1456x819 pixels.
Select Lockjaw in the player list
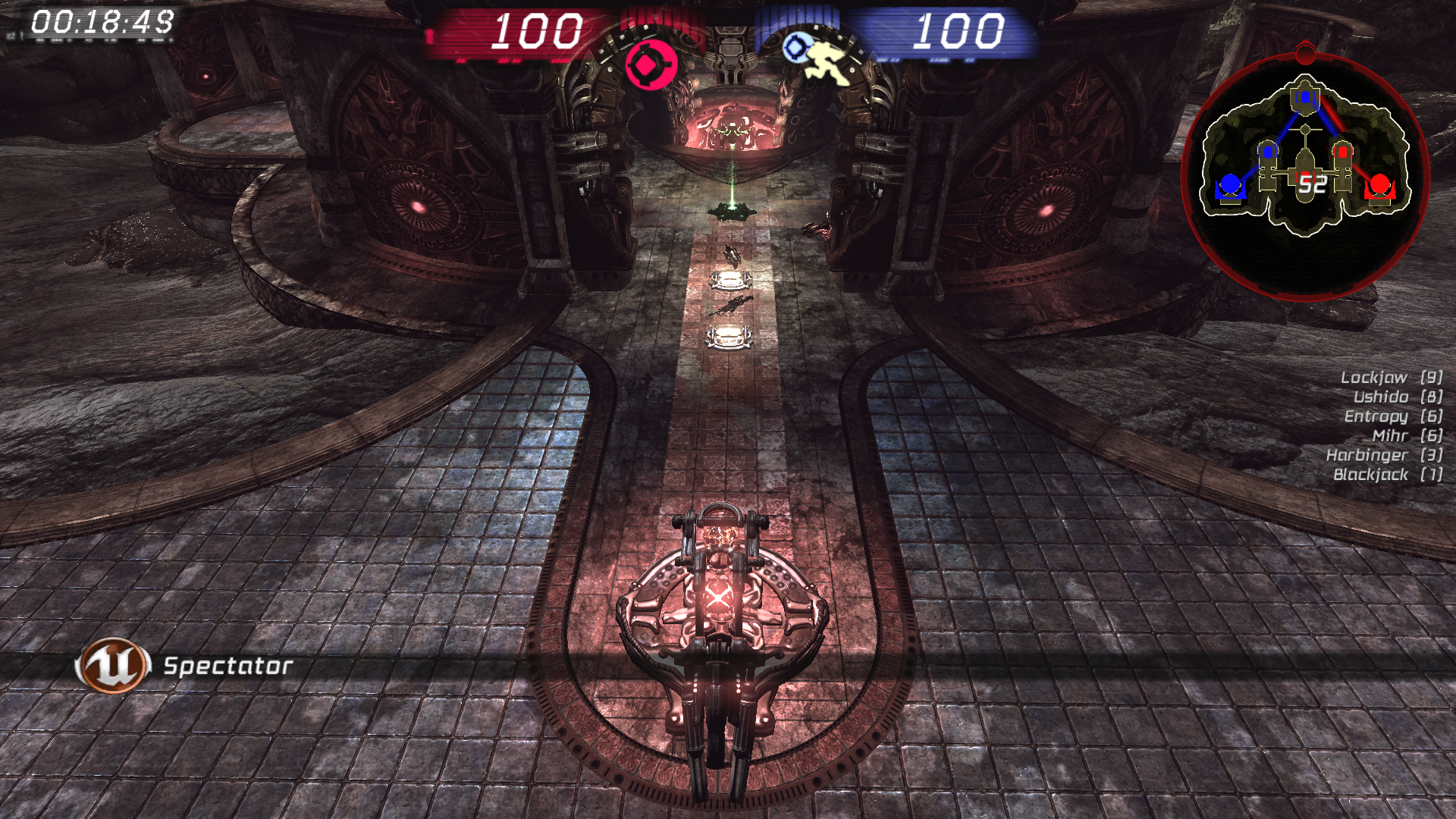pos(1373,378)
